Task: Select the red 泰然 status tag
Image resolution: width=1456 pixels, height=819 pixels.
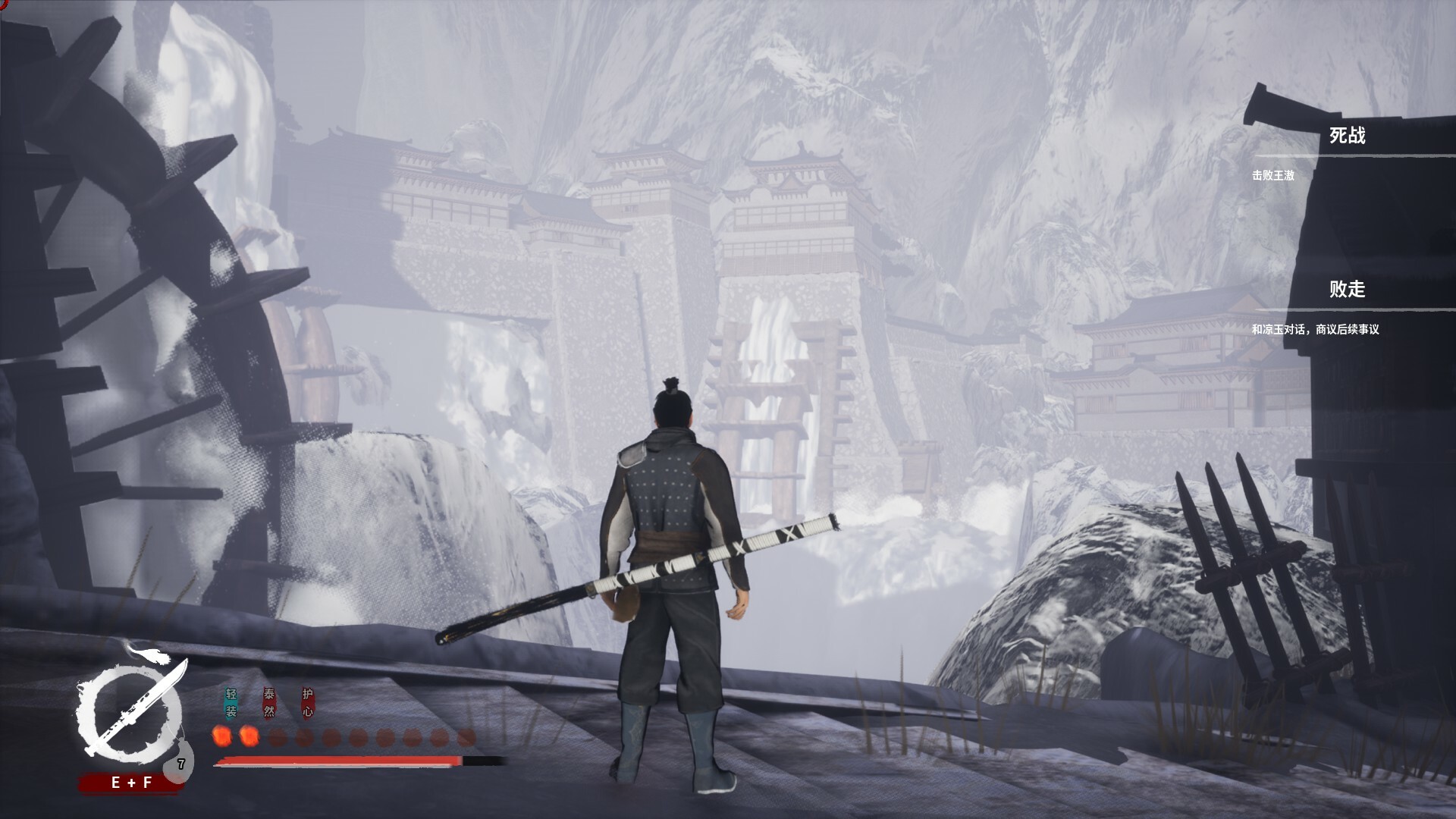Action: point(269,703)
